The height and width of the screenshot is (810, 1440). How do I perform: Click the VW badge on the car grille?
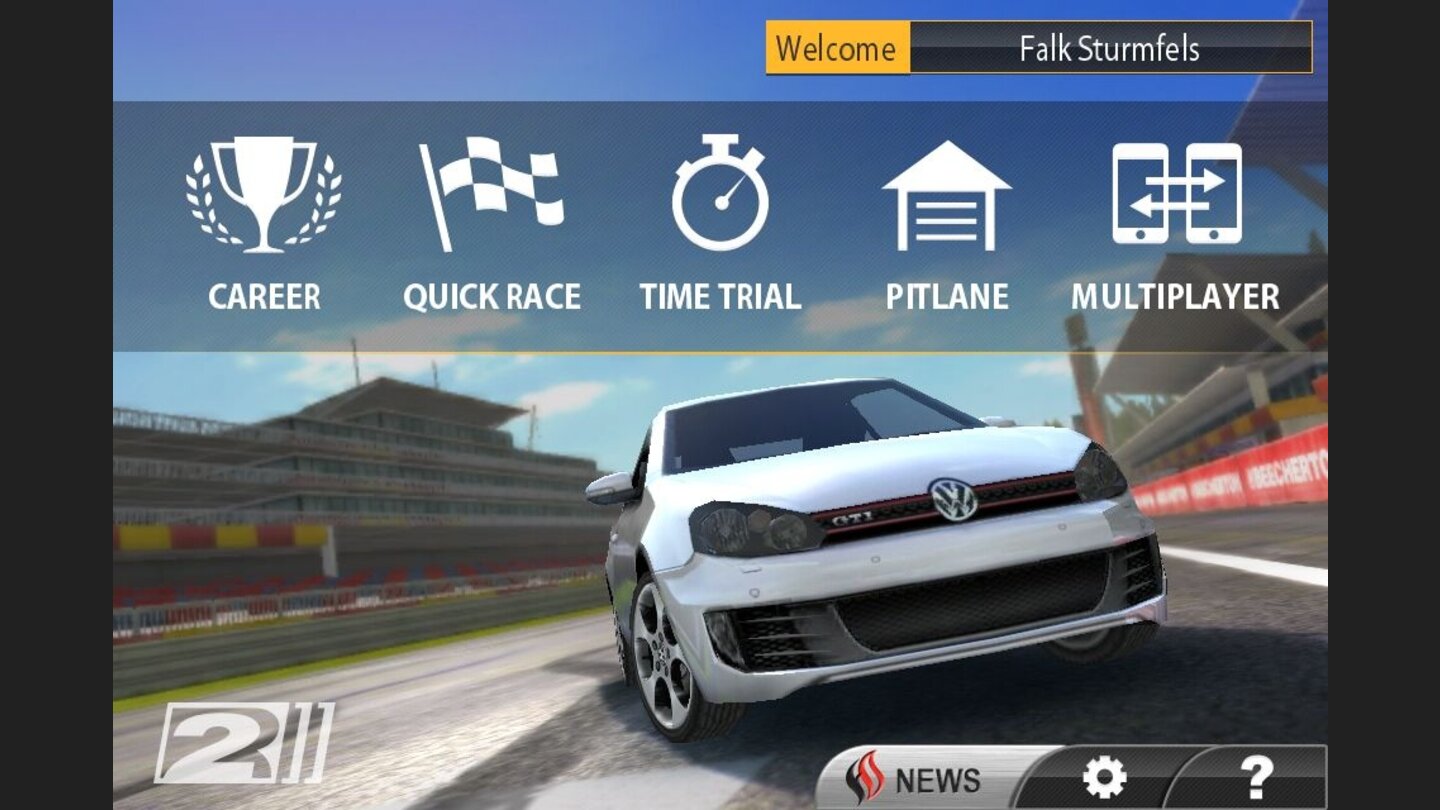pyautogui.click(x=953, y=501)
